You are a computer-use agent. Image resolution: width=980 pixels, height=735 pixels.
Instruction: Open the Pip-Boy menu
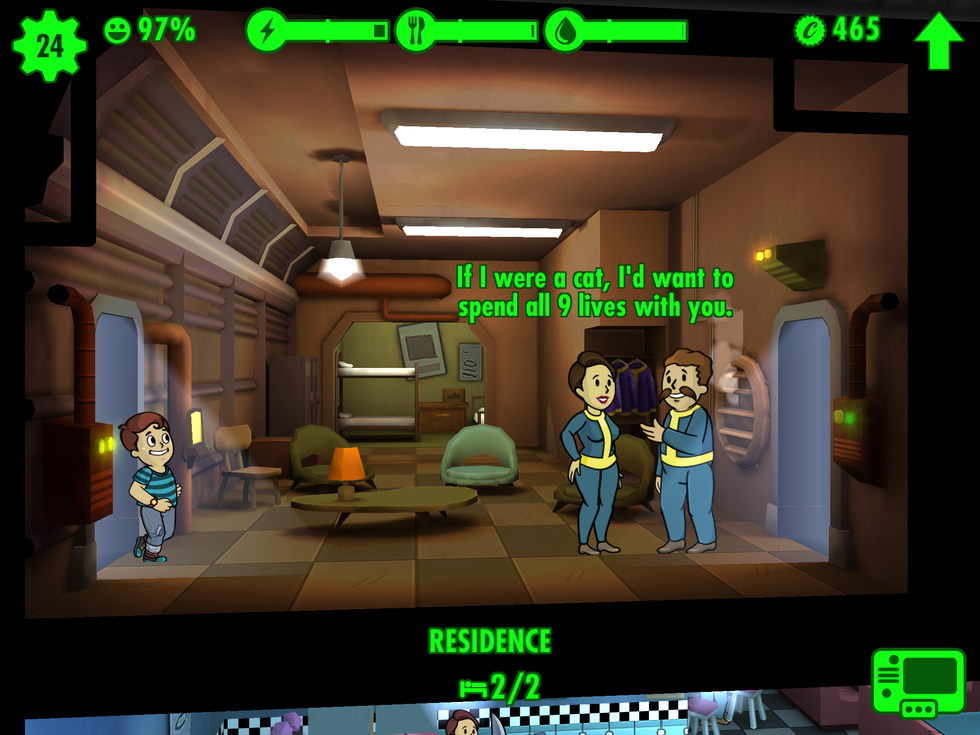click(918, 682)
